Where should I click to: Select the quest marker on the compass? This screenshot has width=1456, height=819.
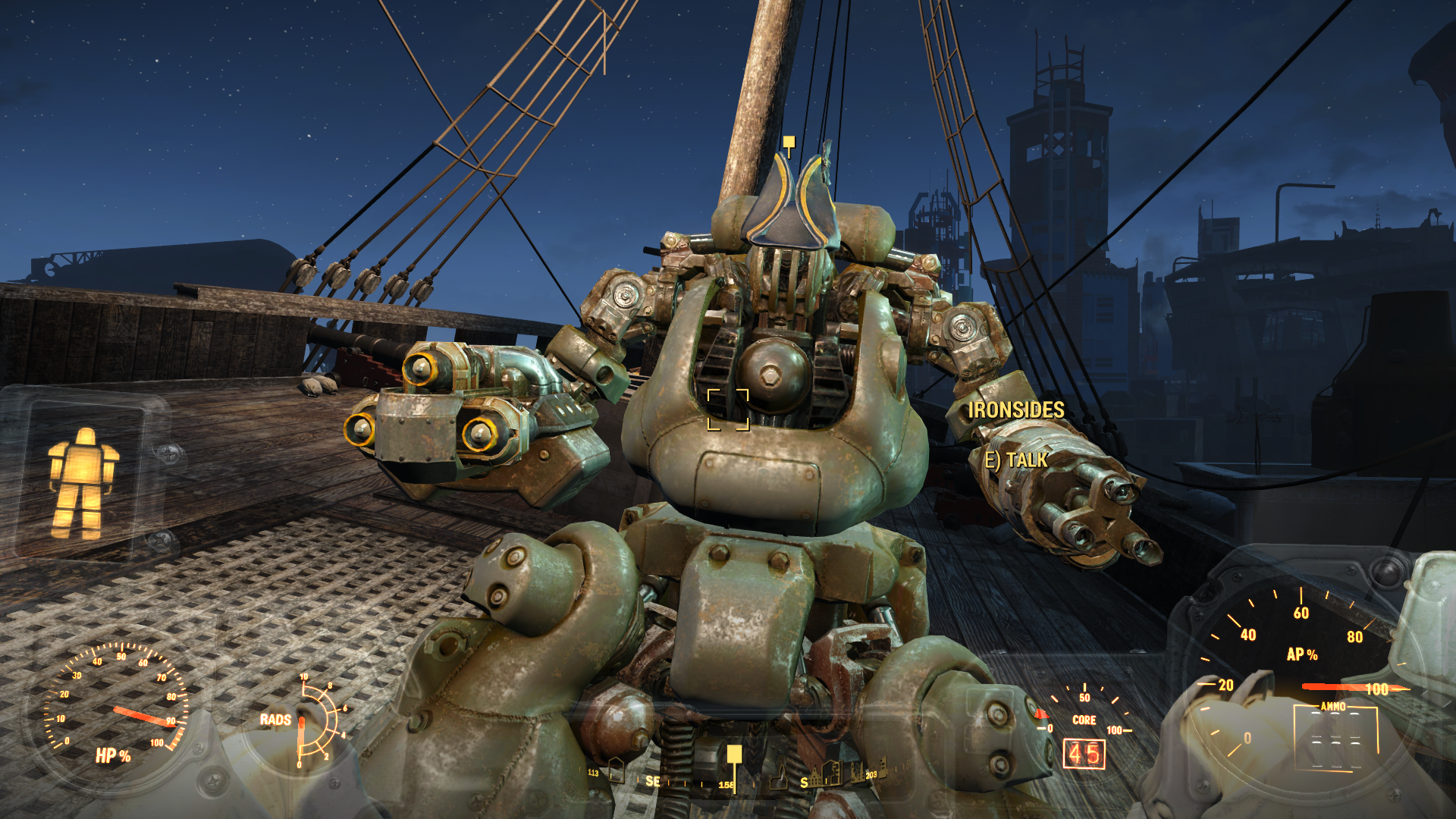(733, 755)
